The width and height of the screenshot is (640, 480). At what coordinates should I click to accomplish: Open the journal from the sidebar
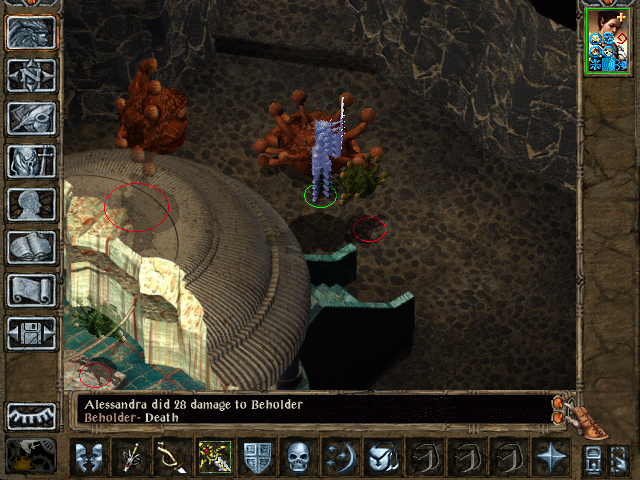31,118
